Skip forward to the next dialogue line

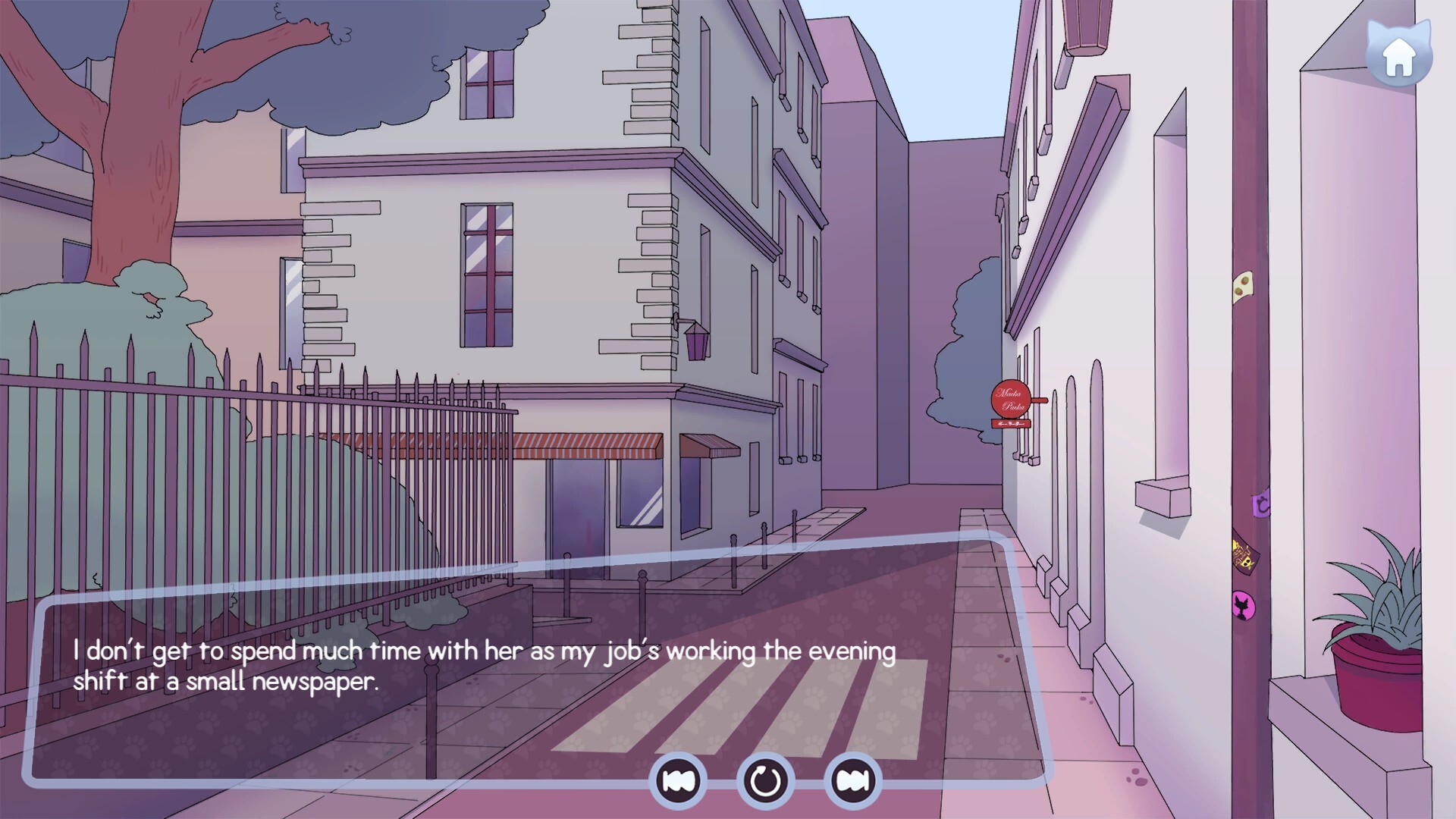(852, 780)
